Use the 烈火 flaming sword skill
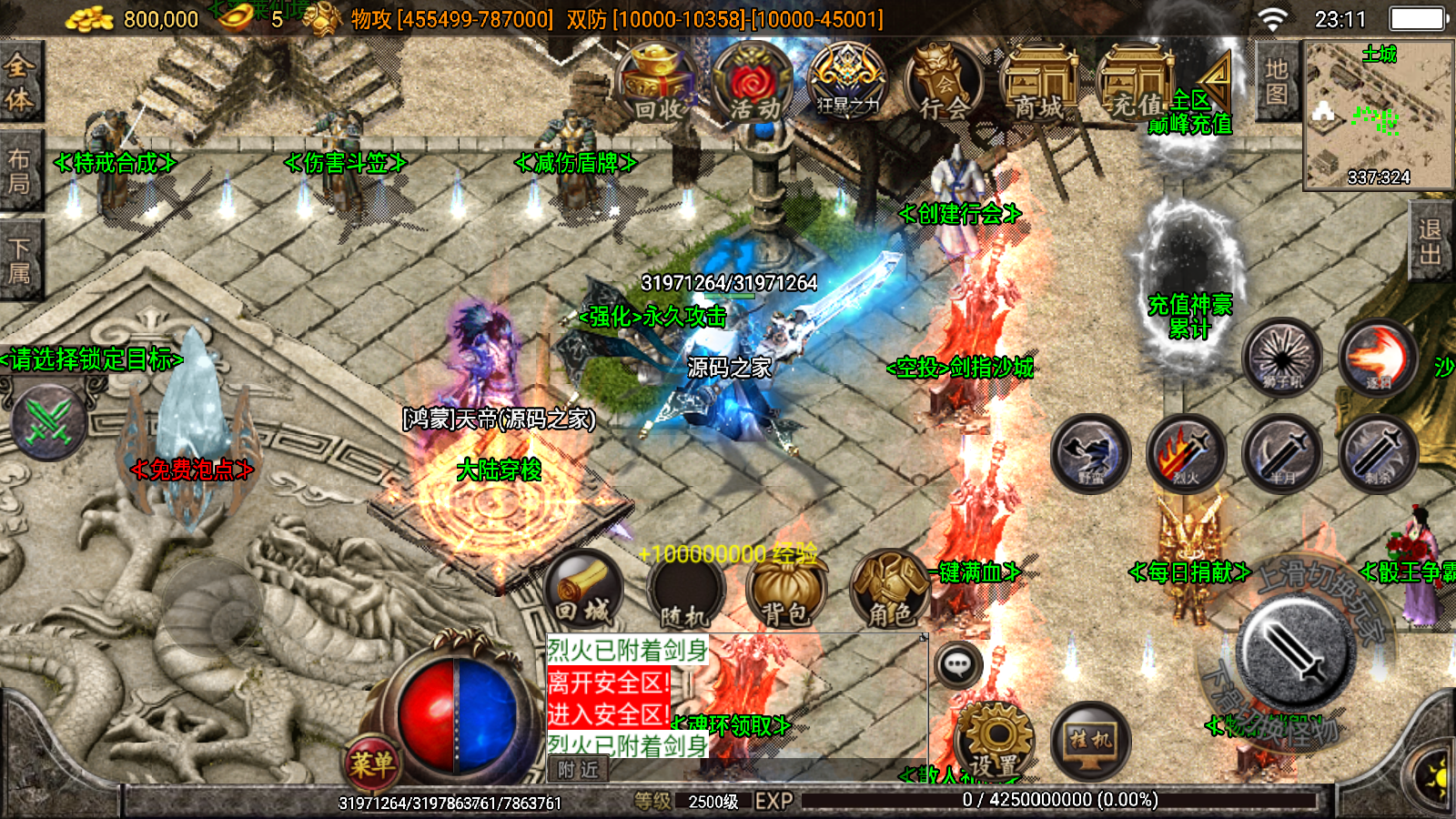 [1186, 452]
